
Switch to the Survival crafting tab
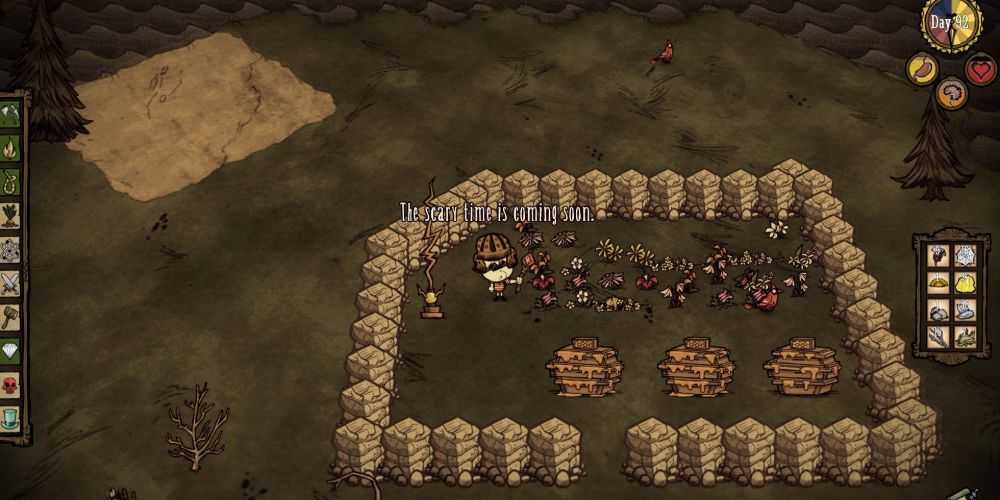click(x=11, y=183)
